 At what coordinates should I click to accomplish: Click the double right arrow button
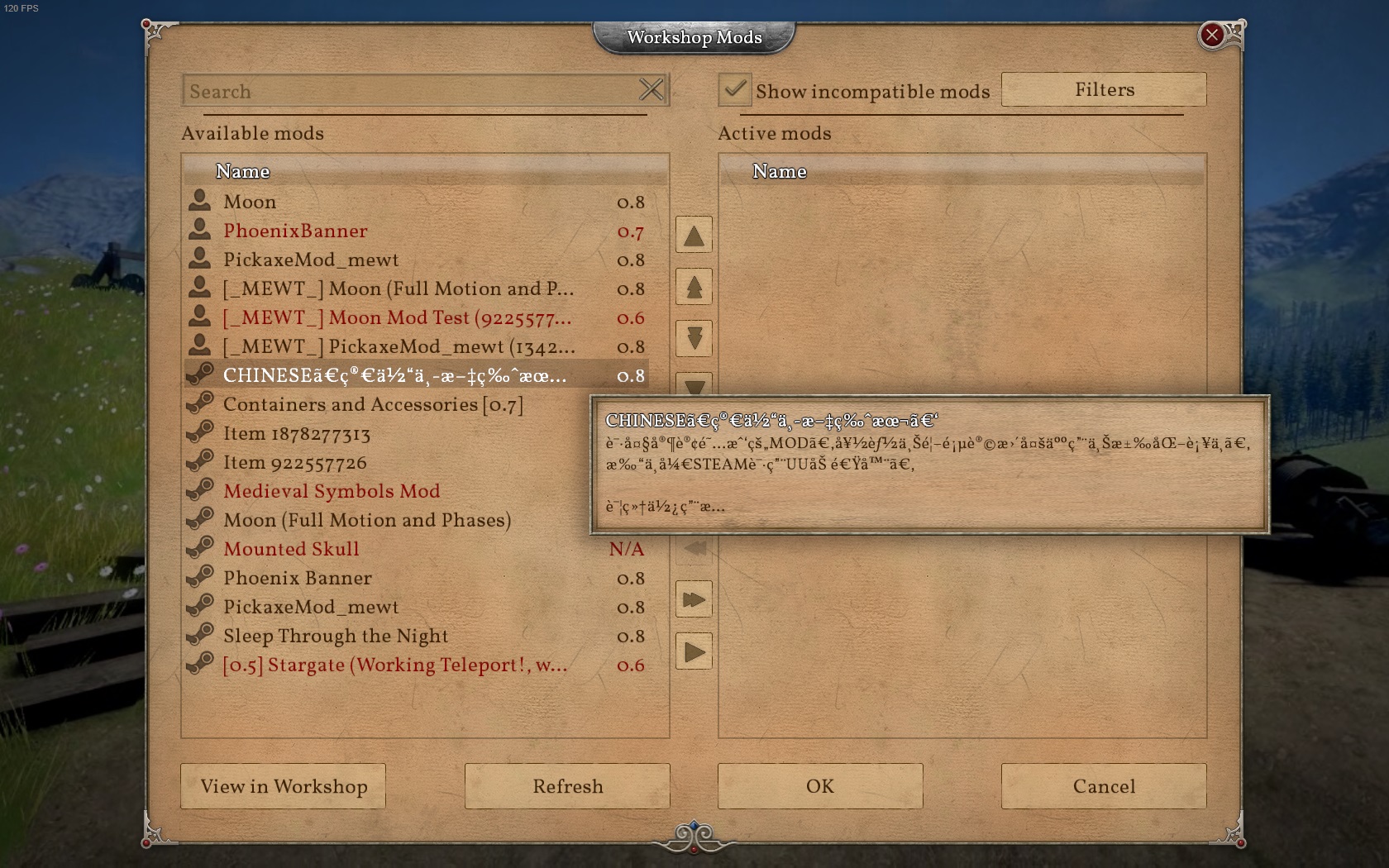[x=694, y=599]
